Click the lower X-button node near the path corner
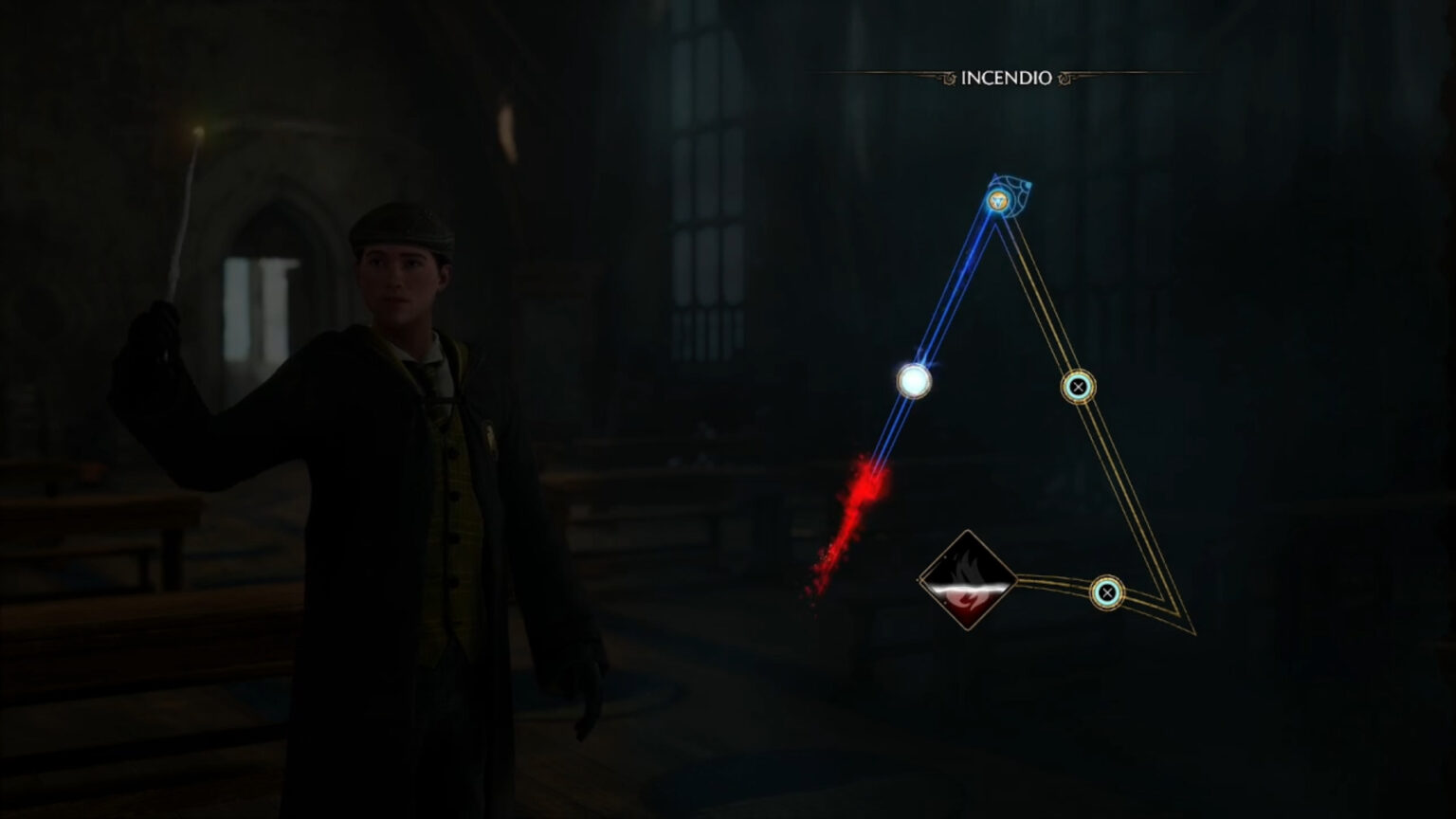 pos(1107,591)
